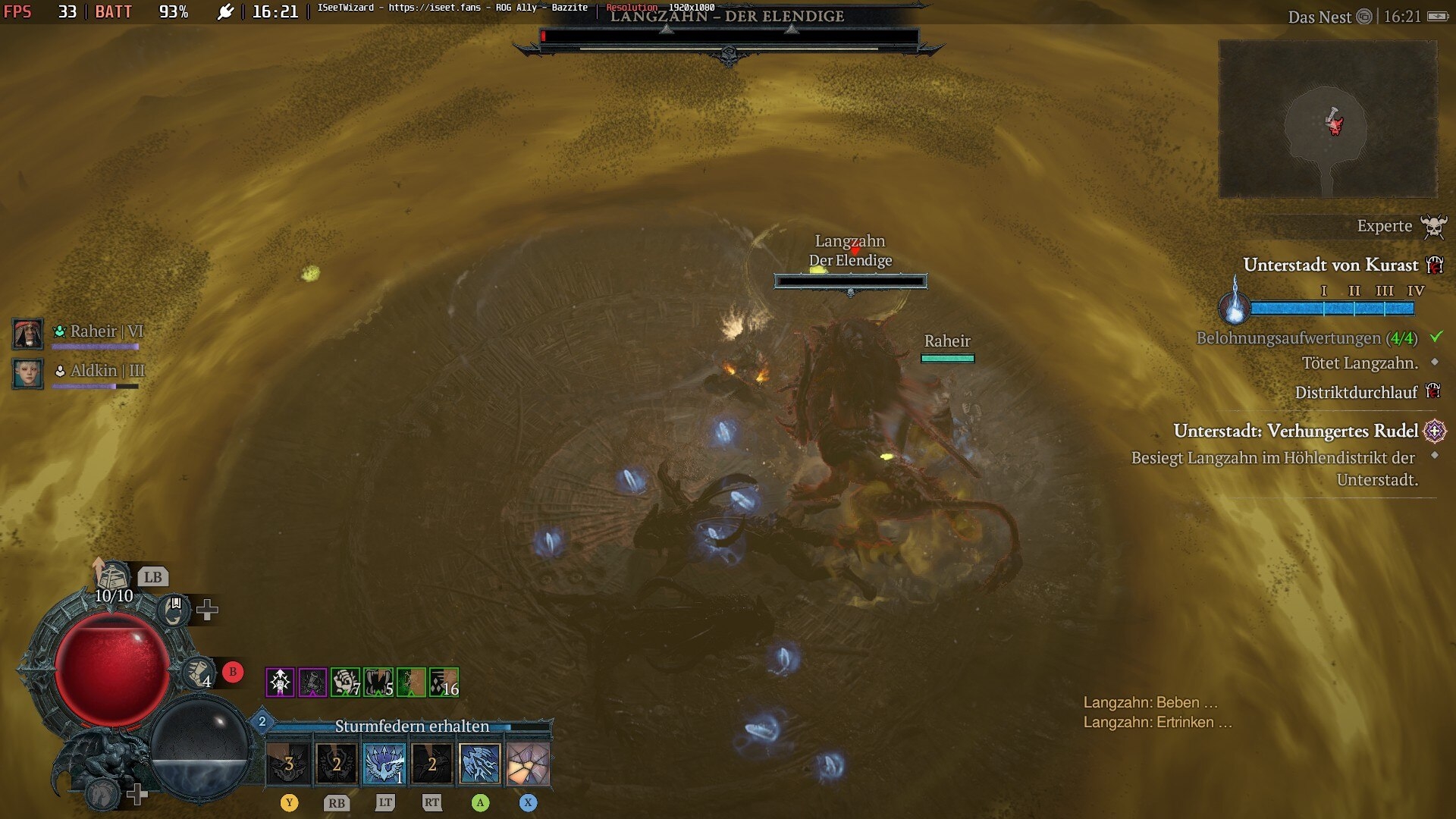The image size is (1456, 819).
Task: Open the Unterstadt von Kurast objective tracker
Action: tap(1330, 265)
